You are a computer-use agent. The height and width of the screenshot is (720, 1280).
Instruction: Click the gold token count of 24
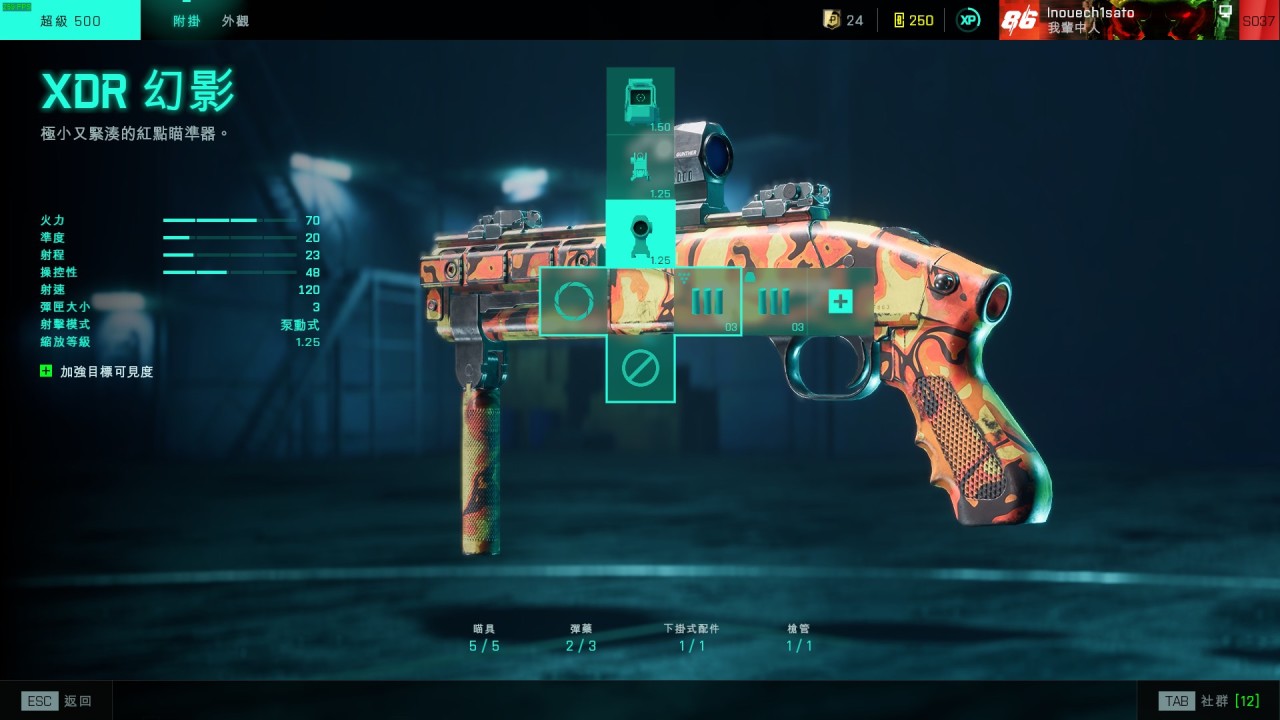click(x=843, y=20)
